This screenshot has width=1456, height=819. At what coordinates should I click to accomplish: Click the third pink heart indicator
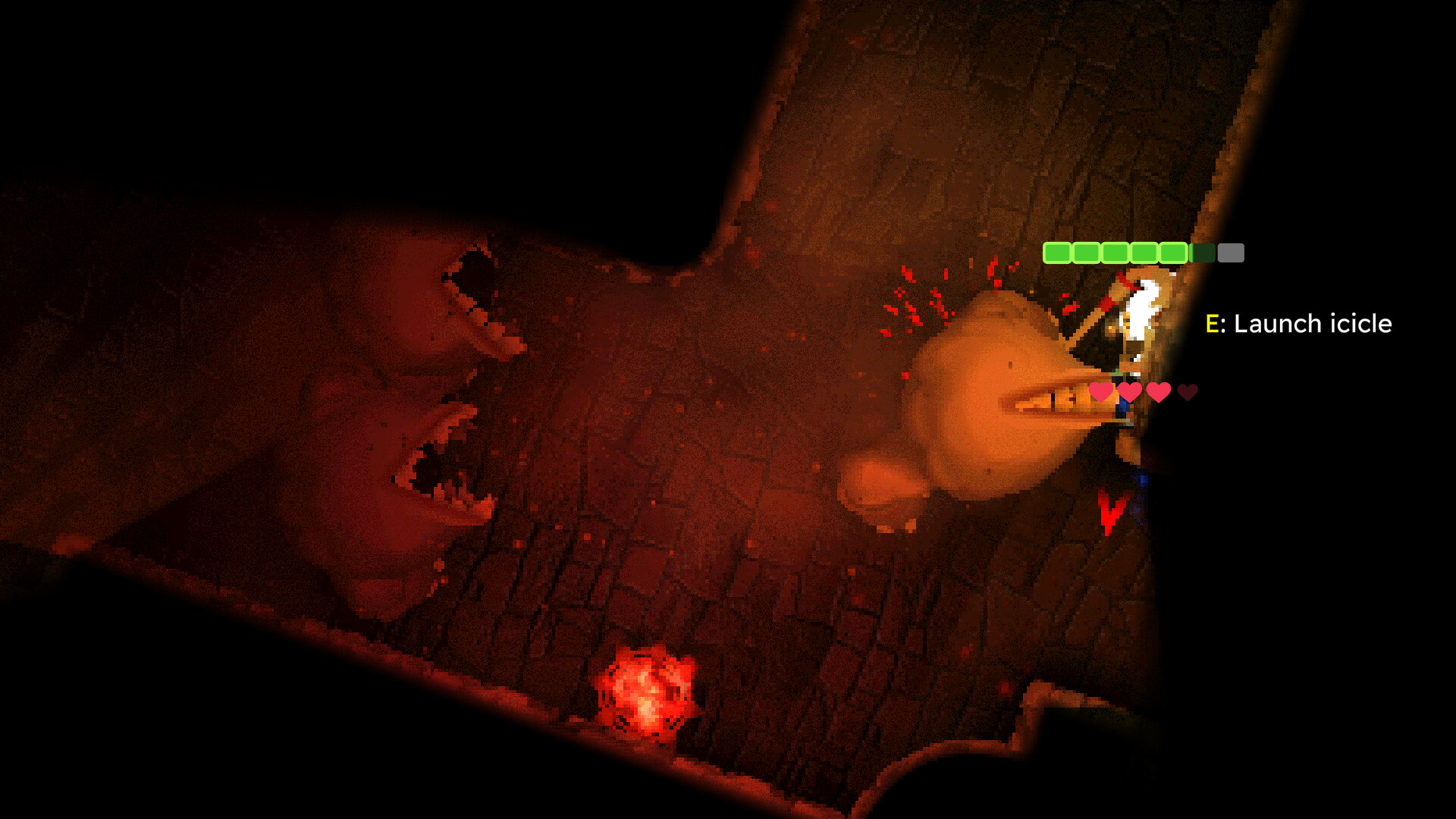pos(1159,392)
